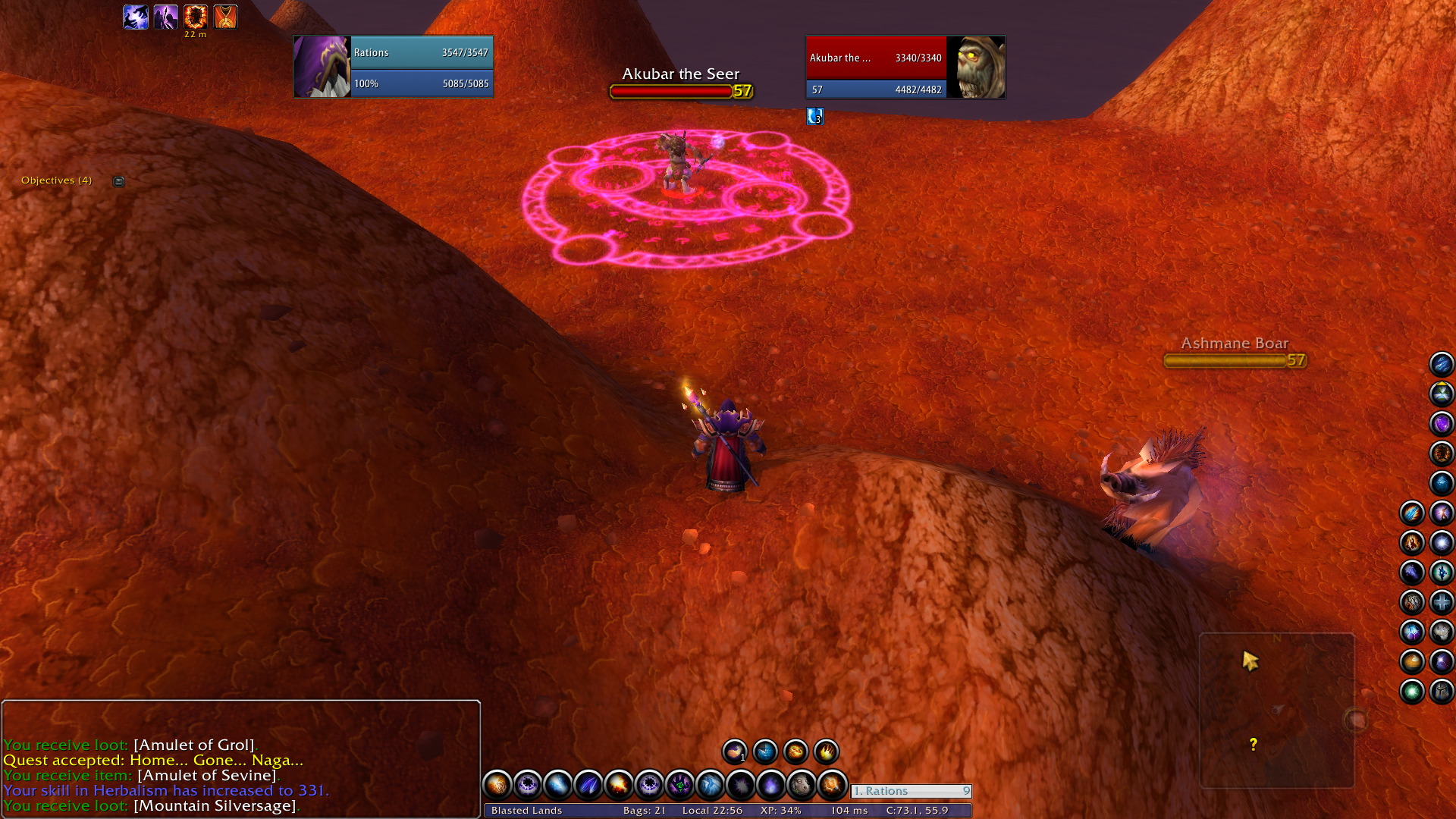The image size is (1456, 819).
Task: Cast the Polymorph pig-face ability
Action: [801, 784]
